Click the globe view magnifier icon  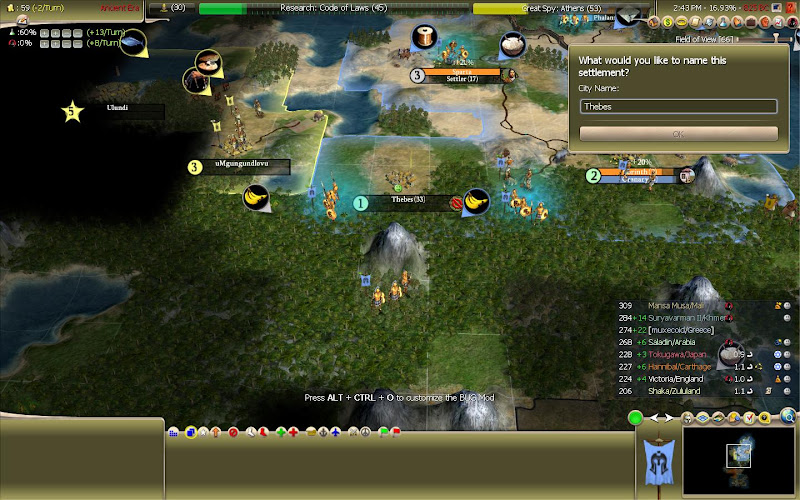tap(787, 416)
